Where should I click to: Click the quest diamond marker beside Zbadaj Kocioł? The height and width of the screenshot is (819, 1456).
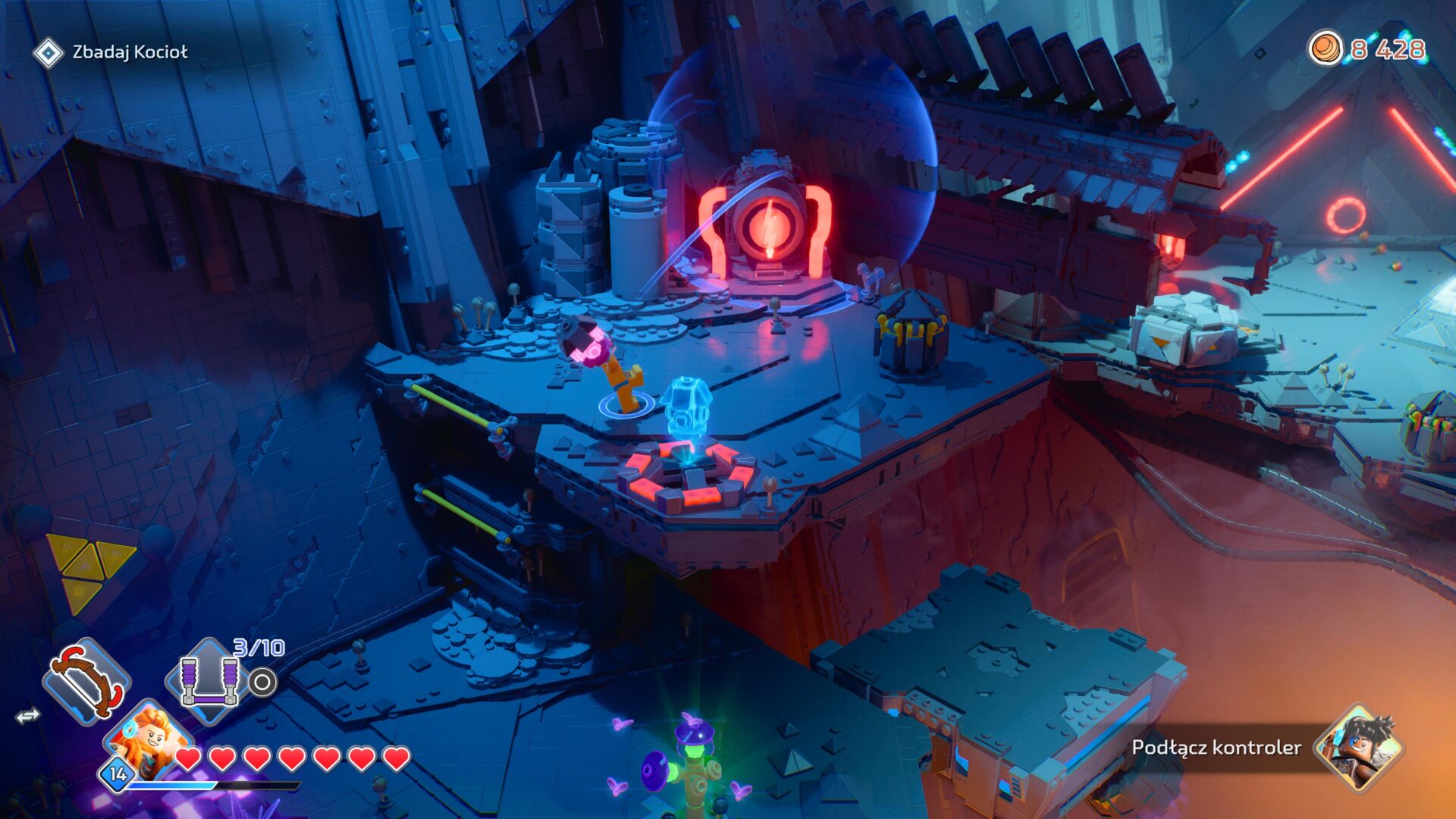[x=50, y=51]
